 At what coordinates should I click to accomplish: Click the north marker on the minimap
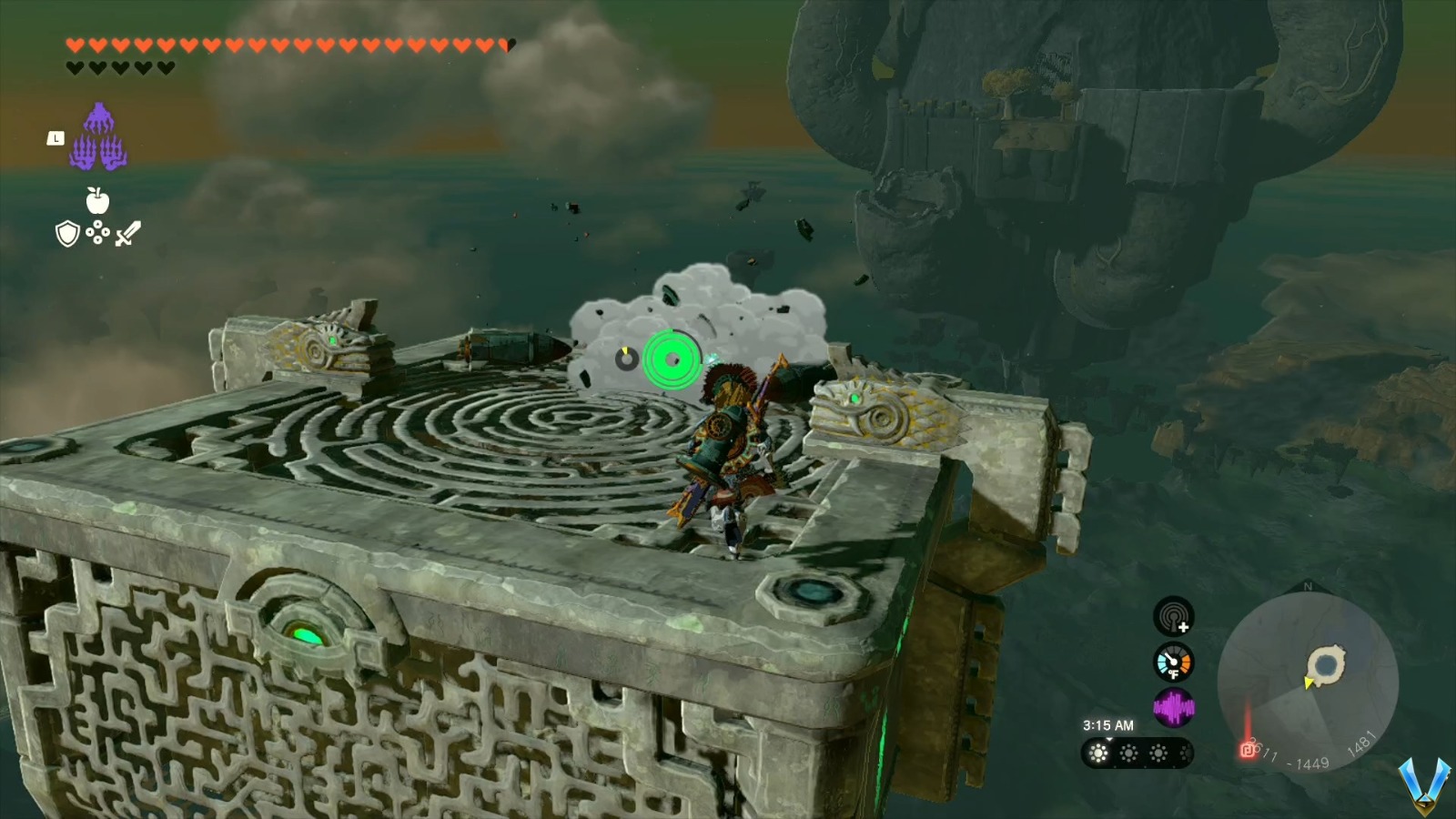1308,586
